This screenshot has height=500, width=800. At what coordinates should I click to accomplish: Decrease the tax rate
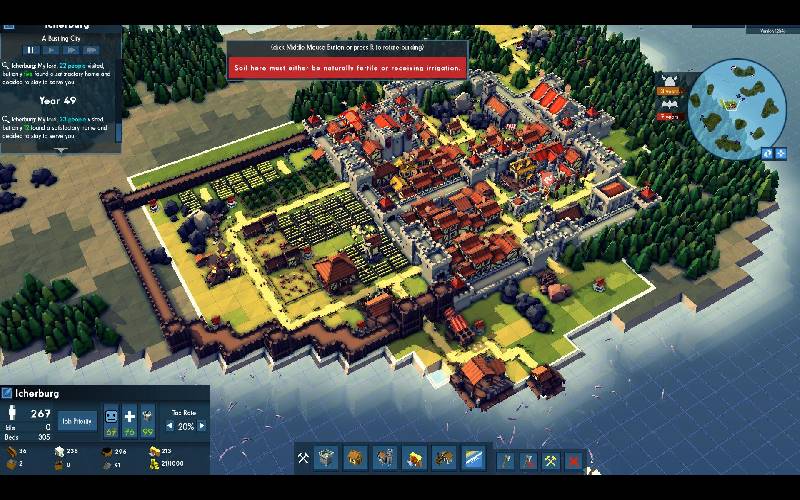pos(170,426)
